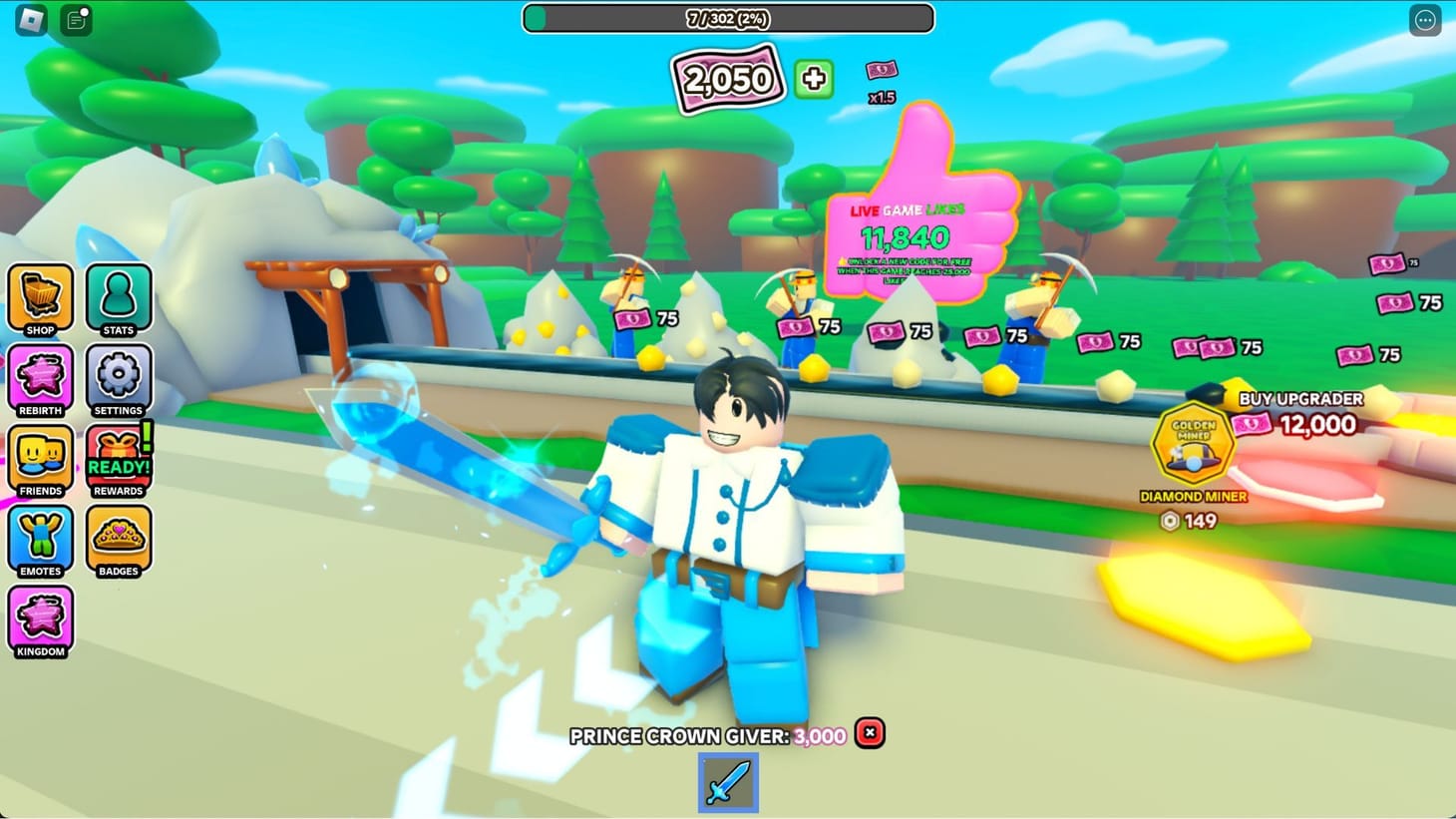Viewport: 1456px width, 819px height.
Task: Click the 2,050 cash counter
Action: coord(727,78)
